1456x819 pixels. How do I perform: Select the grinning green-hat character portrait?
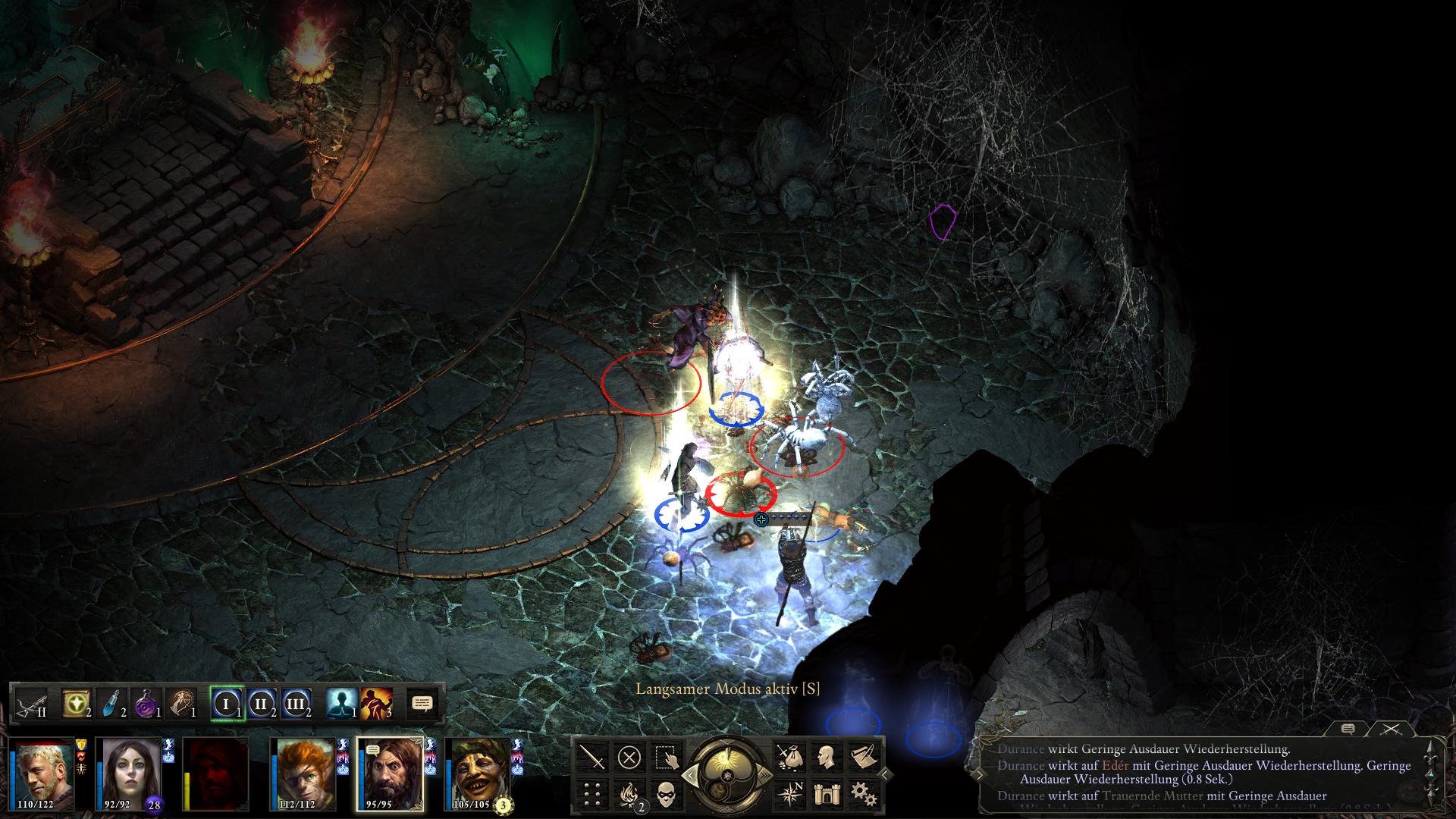click(x=479, y=773)
